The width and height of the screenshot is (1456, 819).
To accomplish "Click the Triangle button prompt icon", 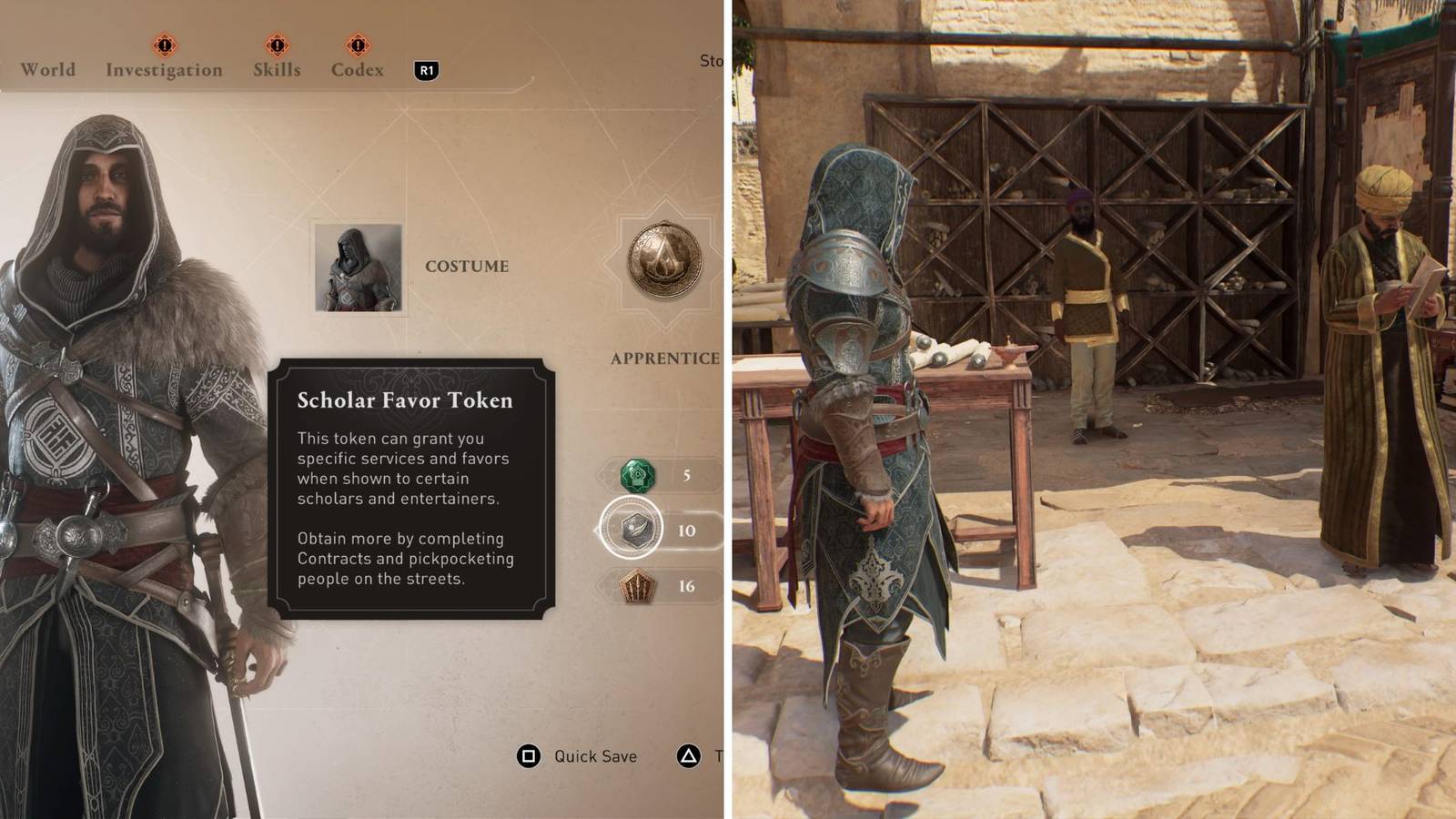I will pos(689,755).
